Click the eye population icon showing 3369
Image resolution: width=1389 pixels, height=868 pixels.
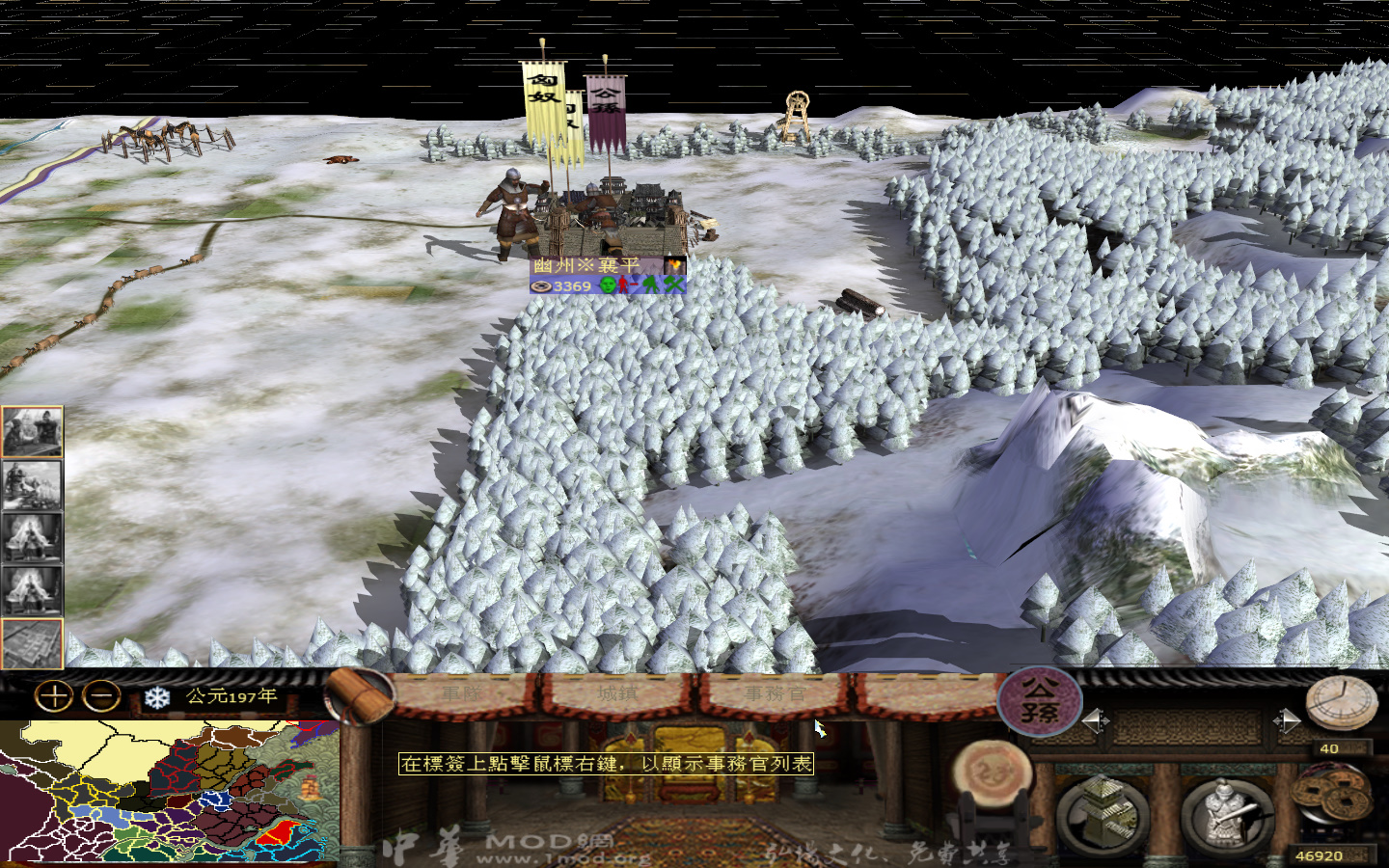pyautogui.click(x=555, y=285)
